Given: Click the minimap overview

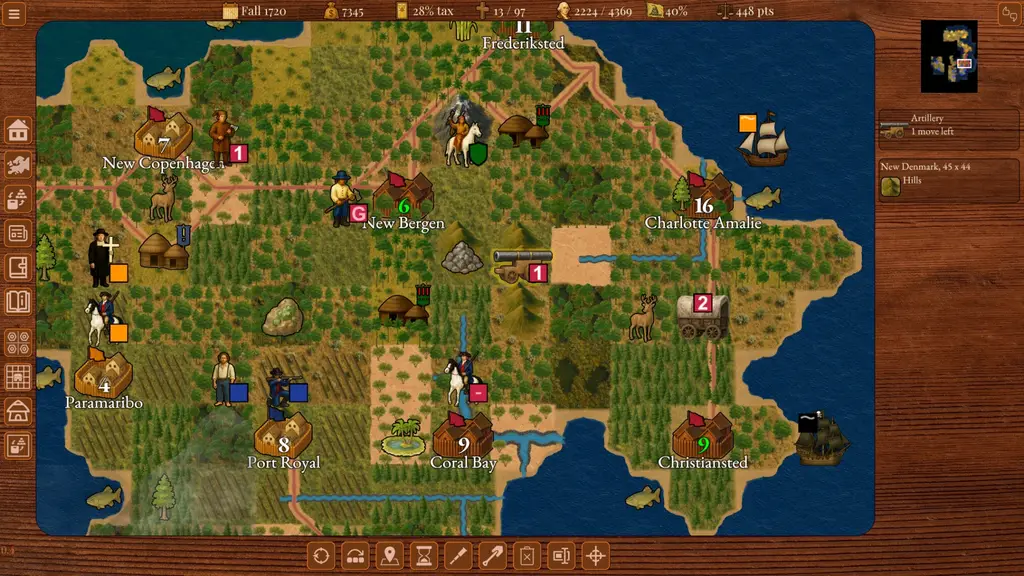Looking at the screenshot, I should [949, 56].
